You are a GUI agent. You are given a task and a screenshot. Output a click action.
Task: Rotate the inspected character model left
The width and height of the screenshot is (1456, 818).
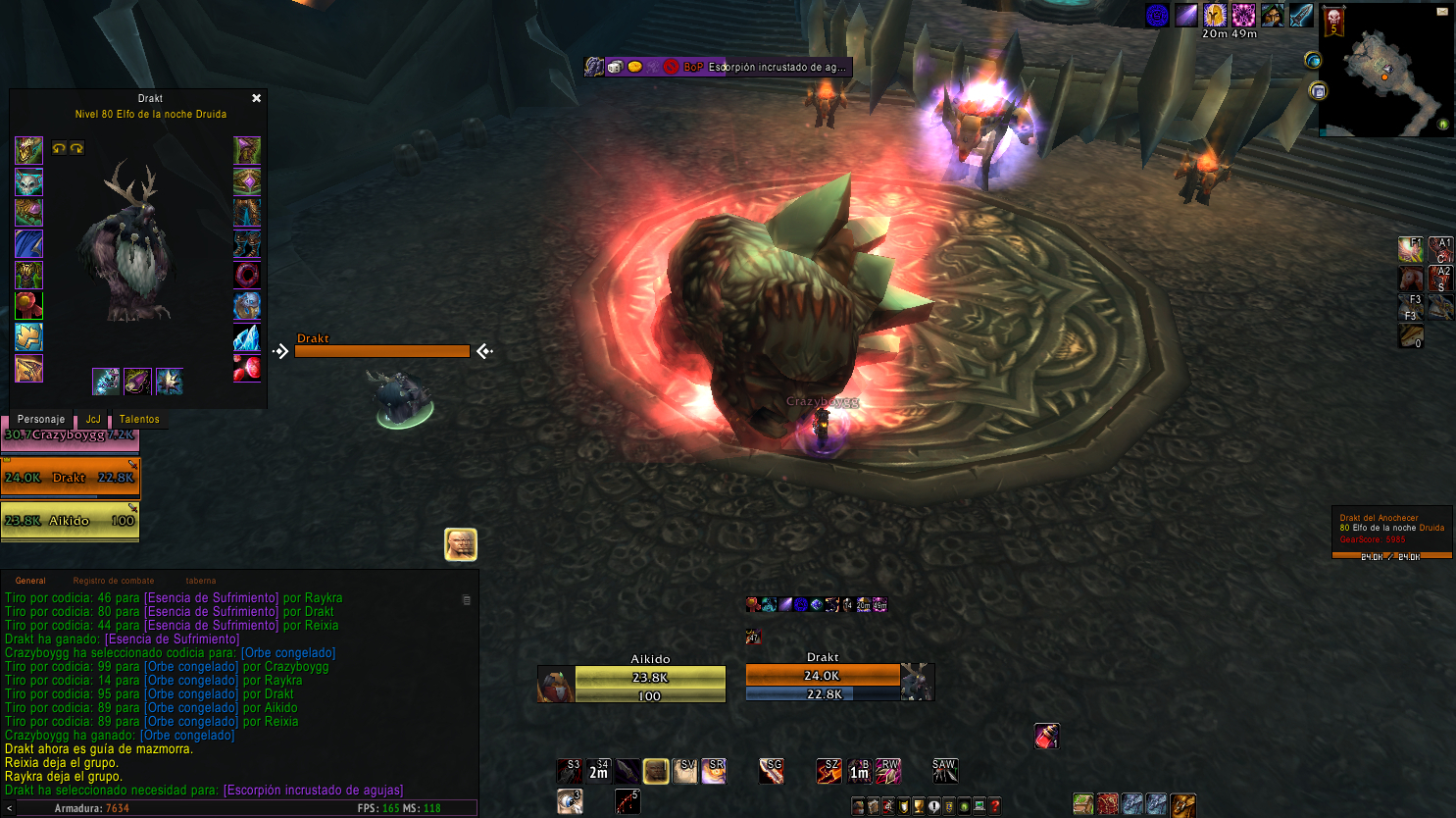click(59, 148)
